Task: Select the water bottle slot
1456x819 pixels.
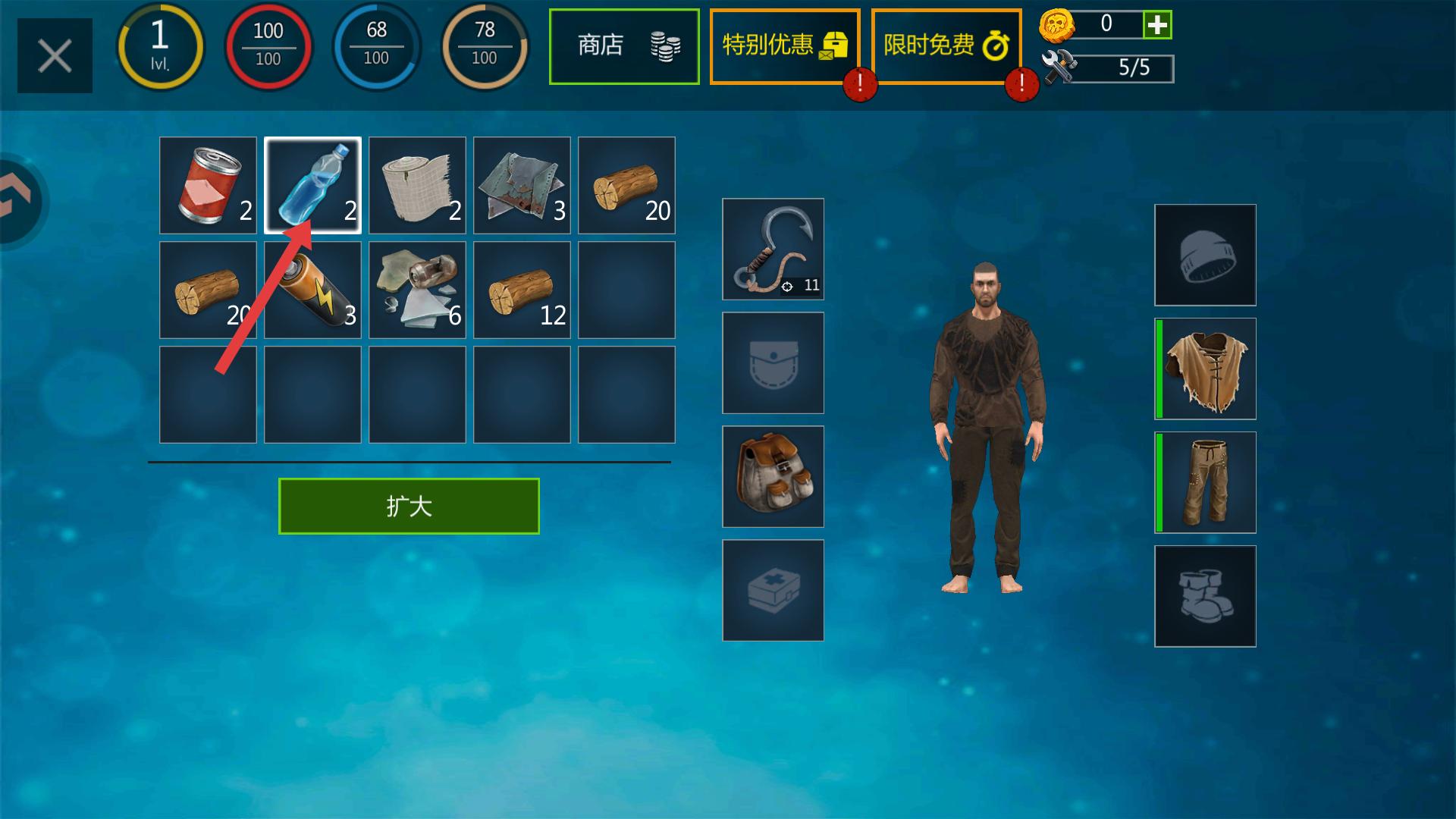Action: [312, 185]
